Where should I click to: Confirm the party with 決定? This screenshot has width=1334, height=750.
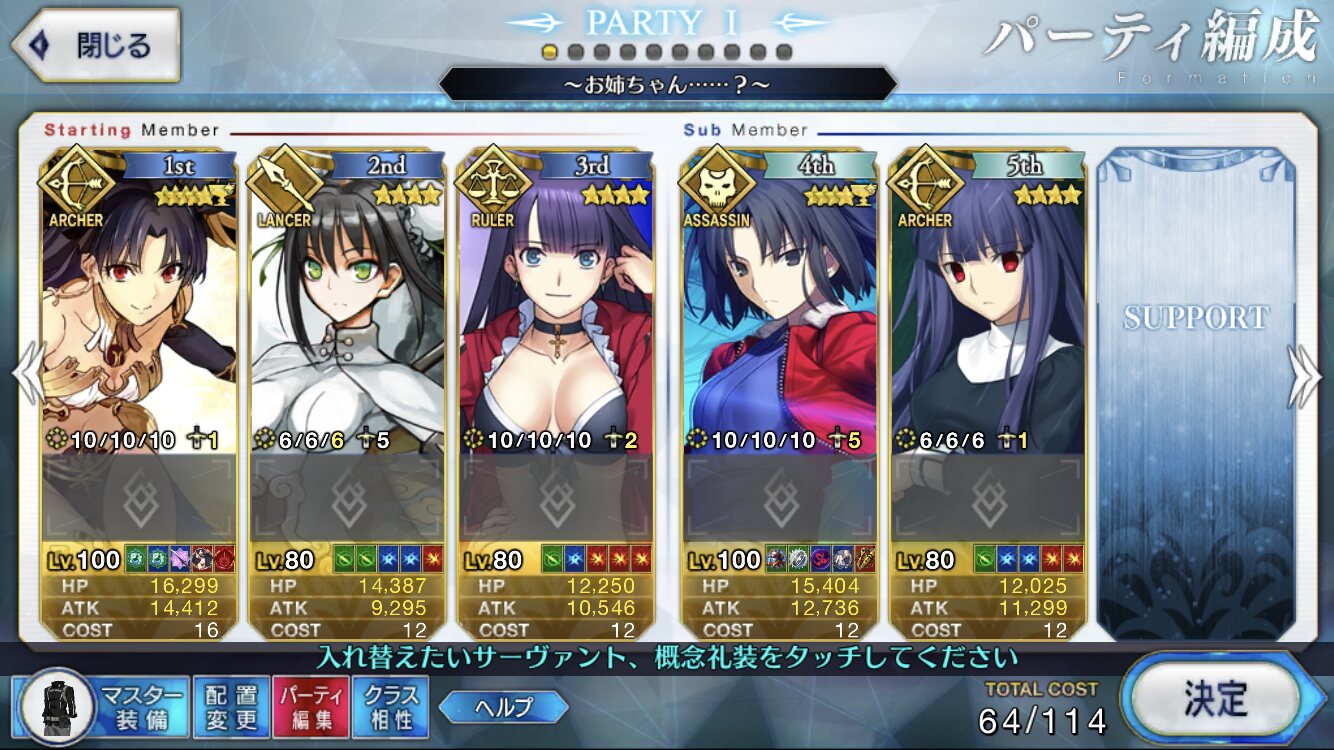click(x=1215, y=698)
